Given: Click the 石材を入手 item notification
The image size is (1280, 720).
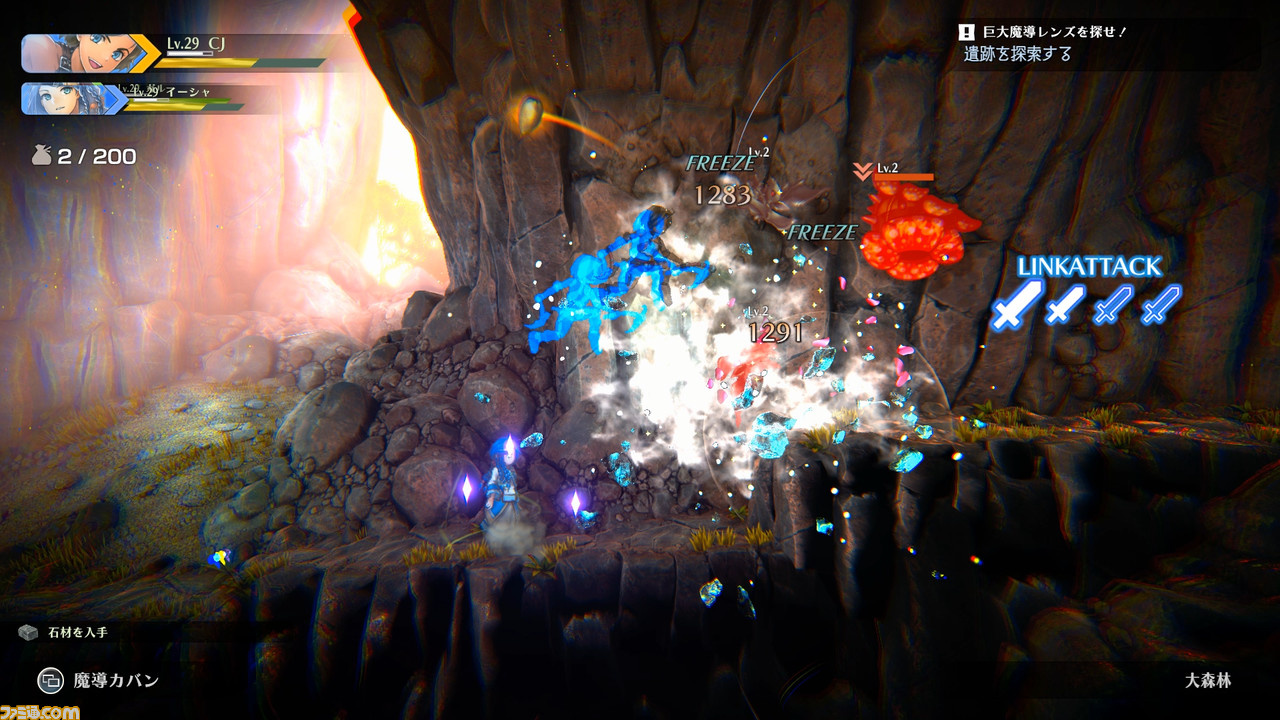Looking at the screenshot, I should [x=68, y=632].
